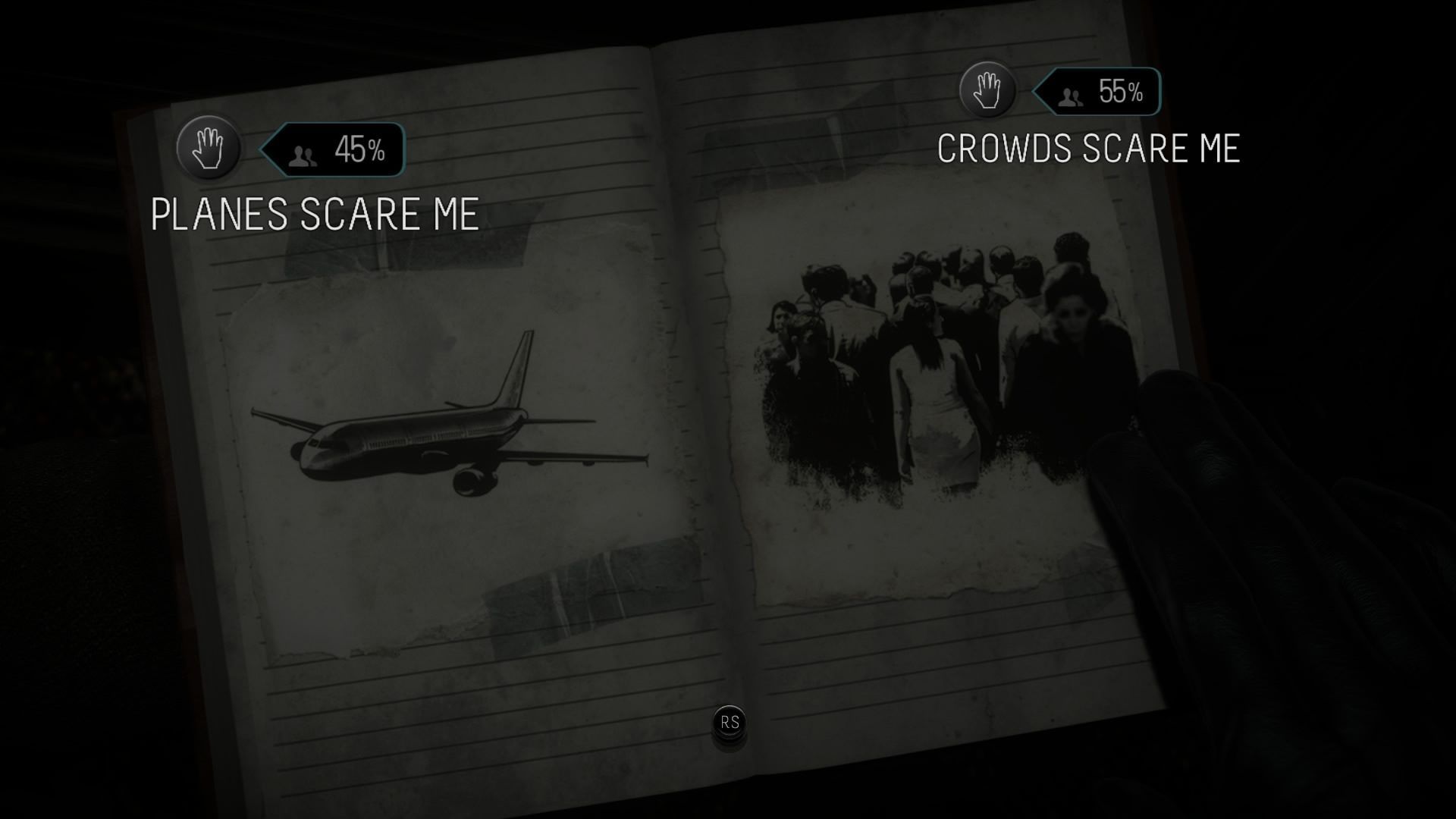Choose the PLANES SCARE ME option
Screen dimensions: 1456x819
click(315, 214)
